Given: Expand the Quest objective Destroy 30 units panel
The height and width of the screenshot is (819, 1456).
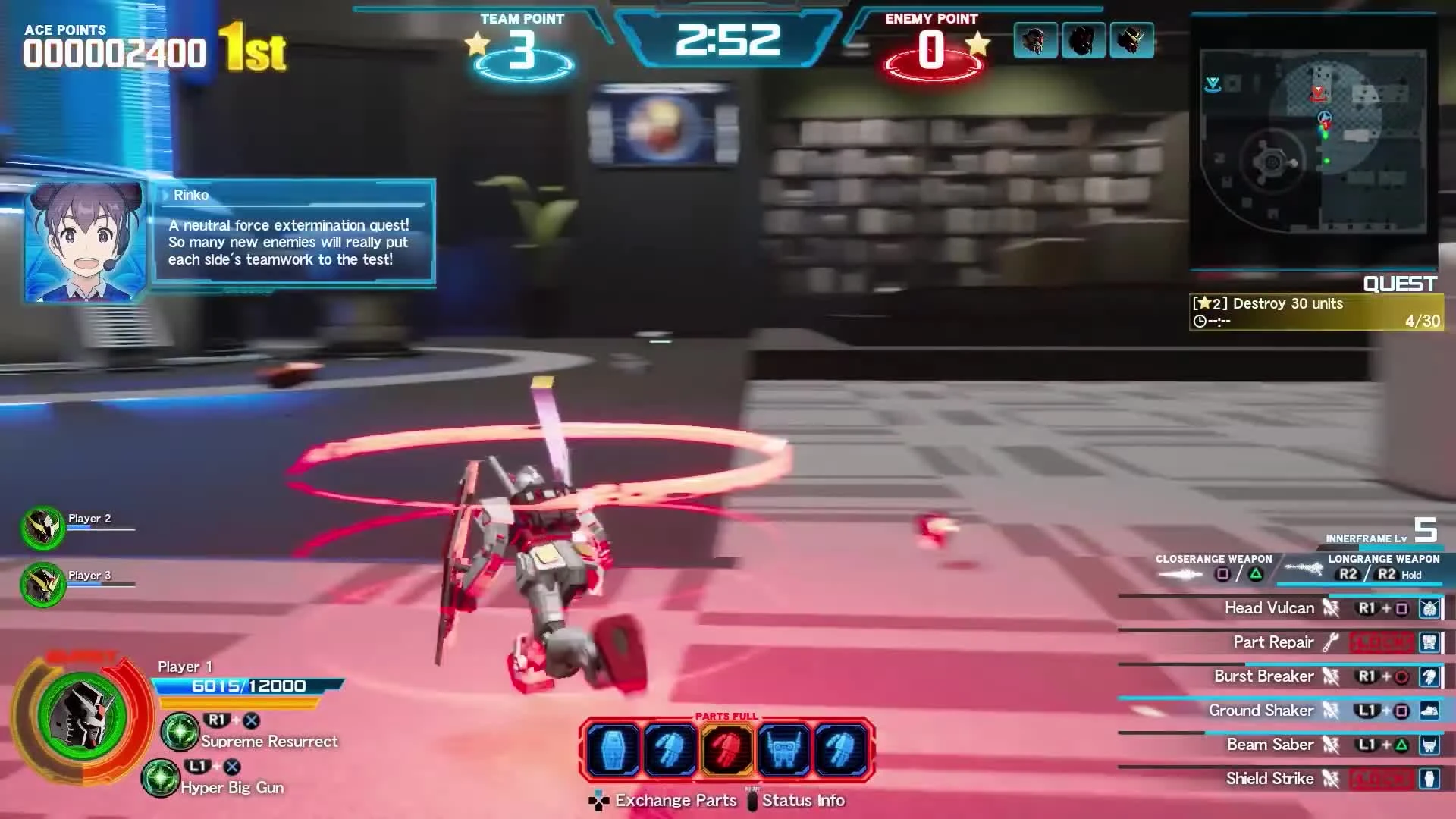Looking at the screenshot, I should (1316, 311).
